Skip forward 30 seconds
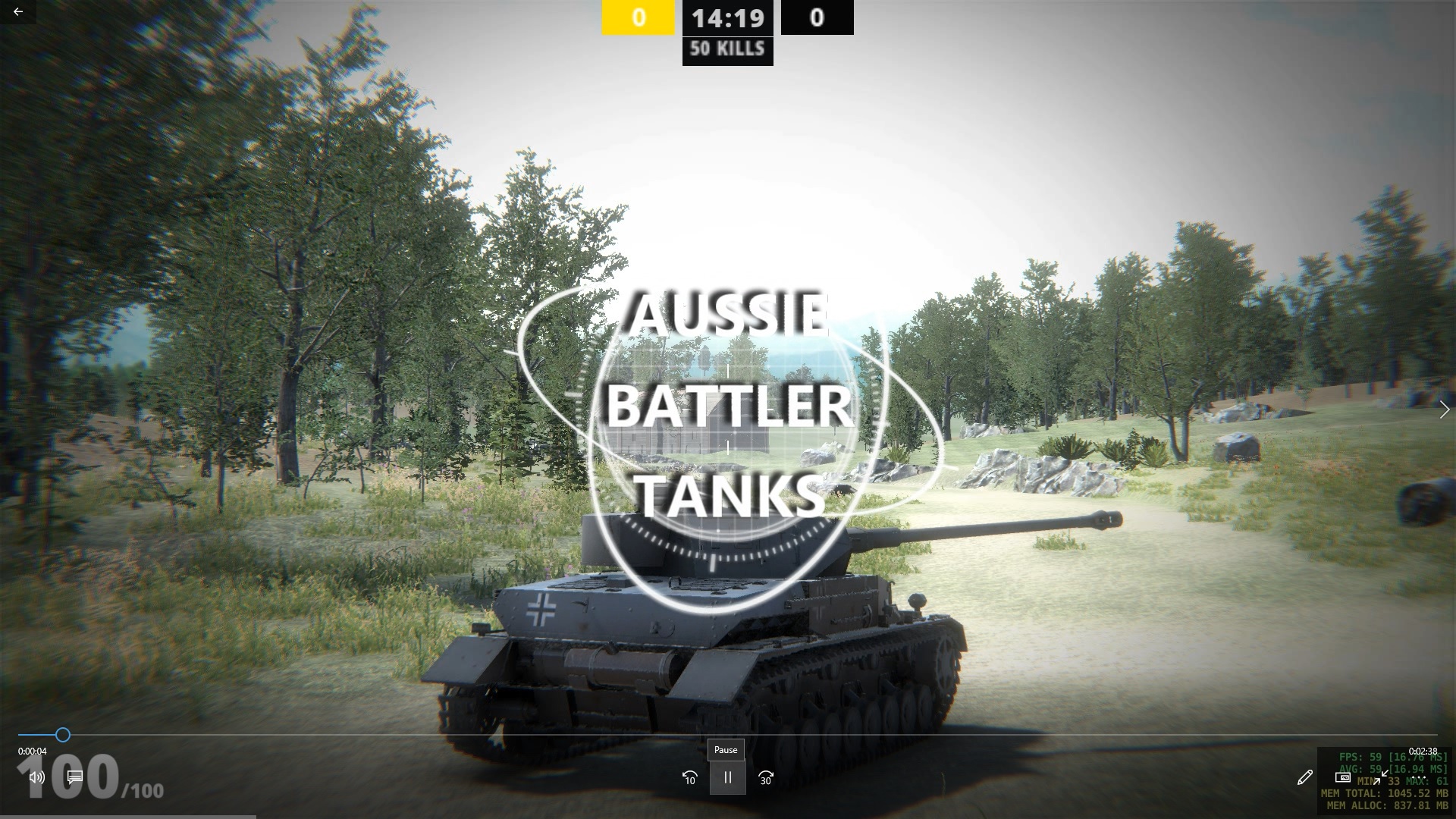This screenshot has height=819, width=1456. [765, 777]
